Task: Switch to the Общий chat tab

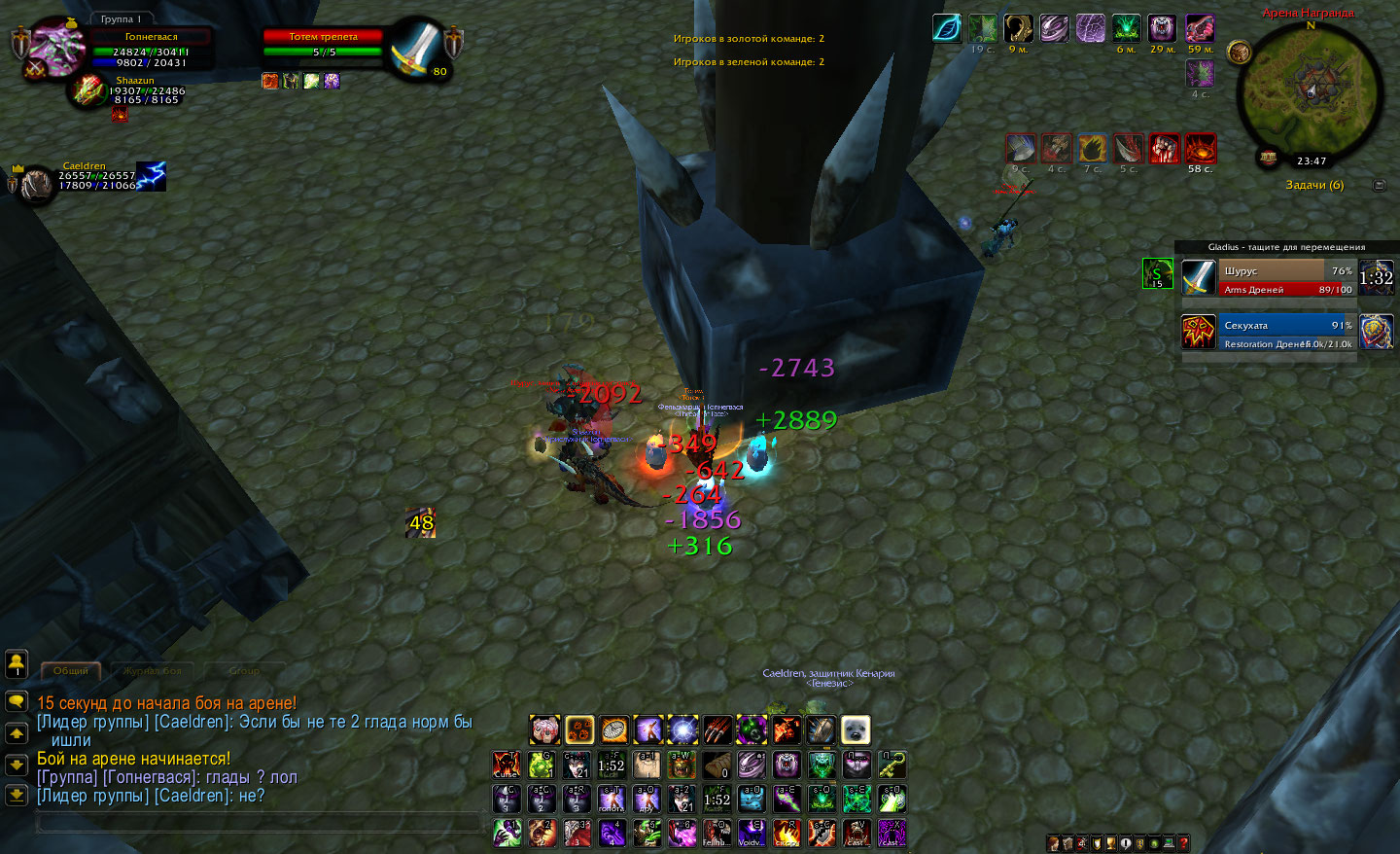Action: coord(71,670)
